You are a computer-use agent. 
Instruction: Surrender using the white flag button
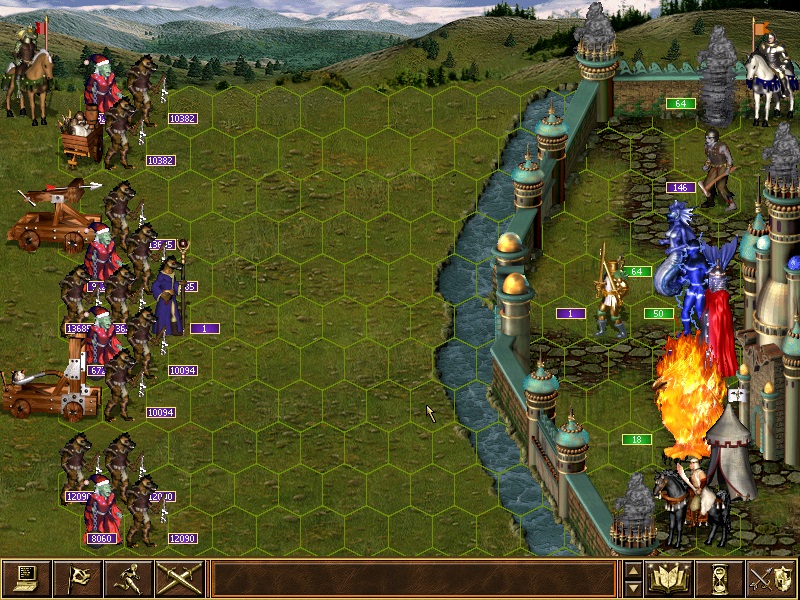click(77, 578)
